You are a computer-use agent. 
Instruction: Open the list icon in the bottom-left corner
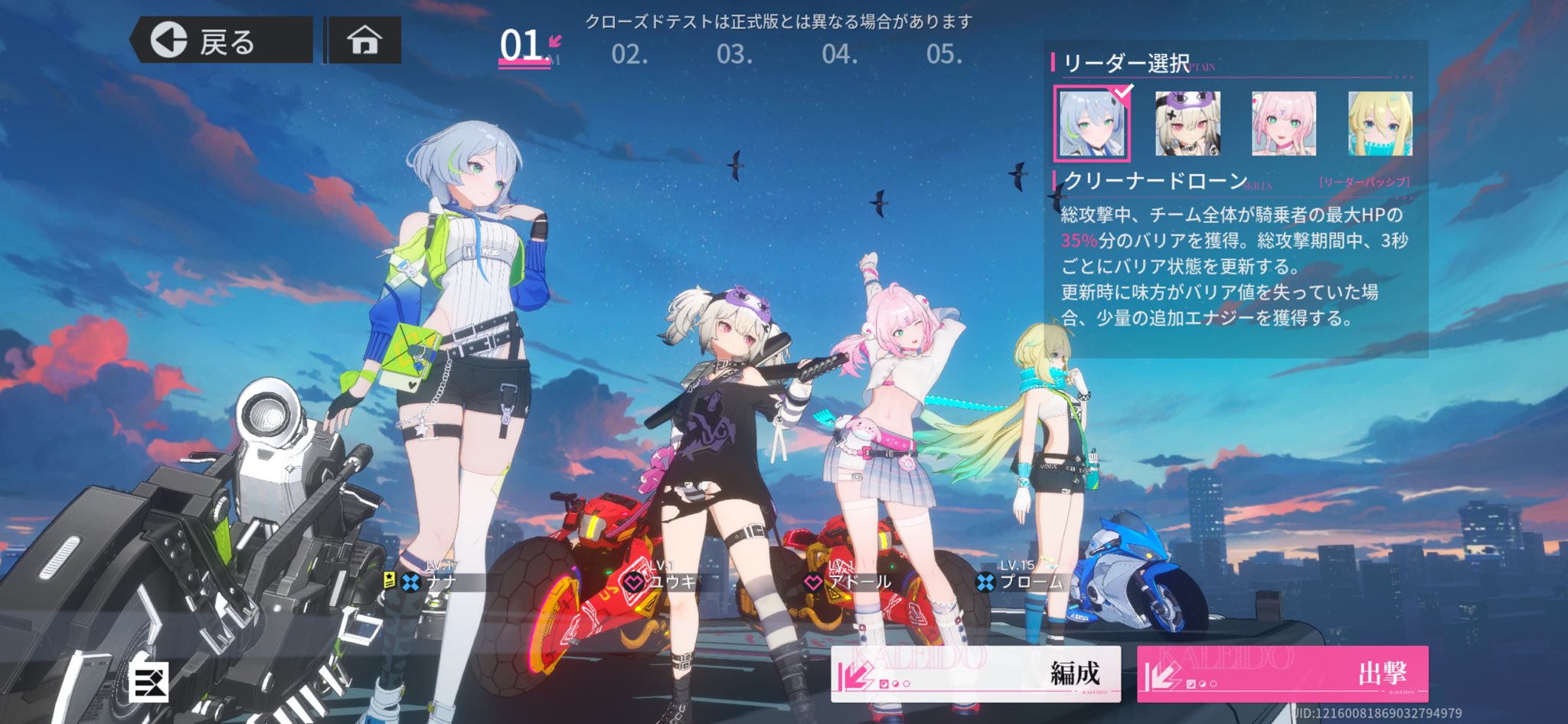point(149,680)
